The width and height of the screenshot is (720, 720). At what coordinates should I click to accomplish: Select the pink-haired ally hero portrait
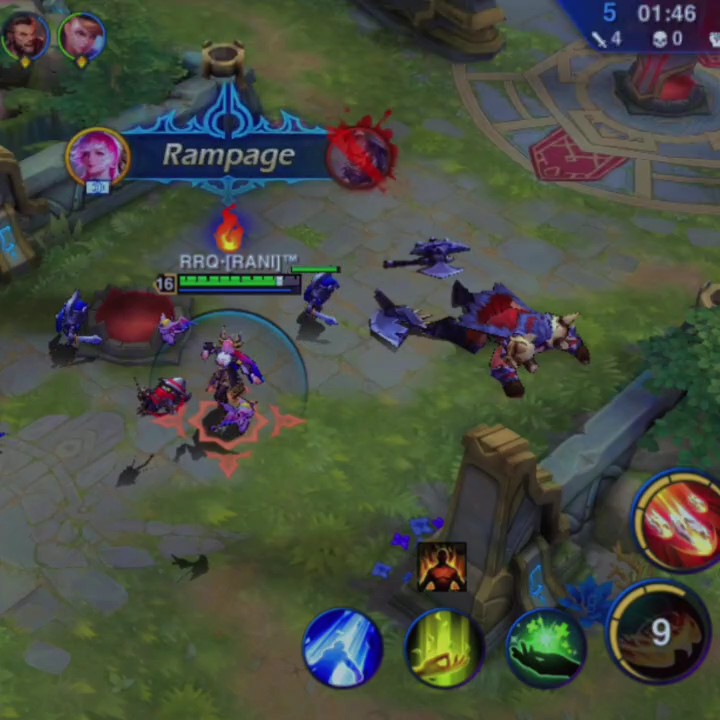click(x=82, y=36)
